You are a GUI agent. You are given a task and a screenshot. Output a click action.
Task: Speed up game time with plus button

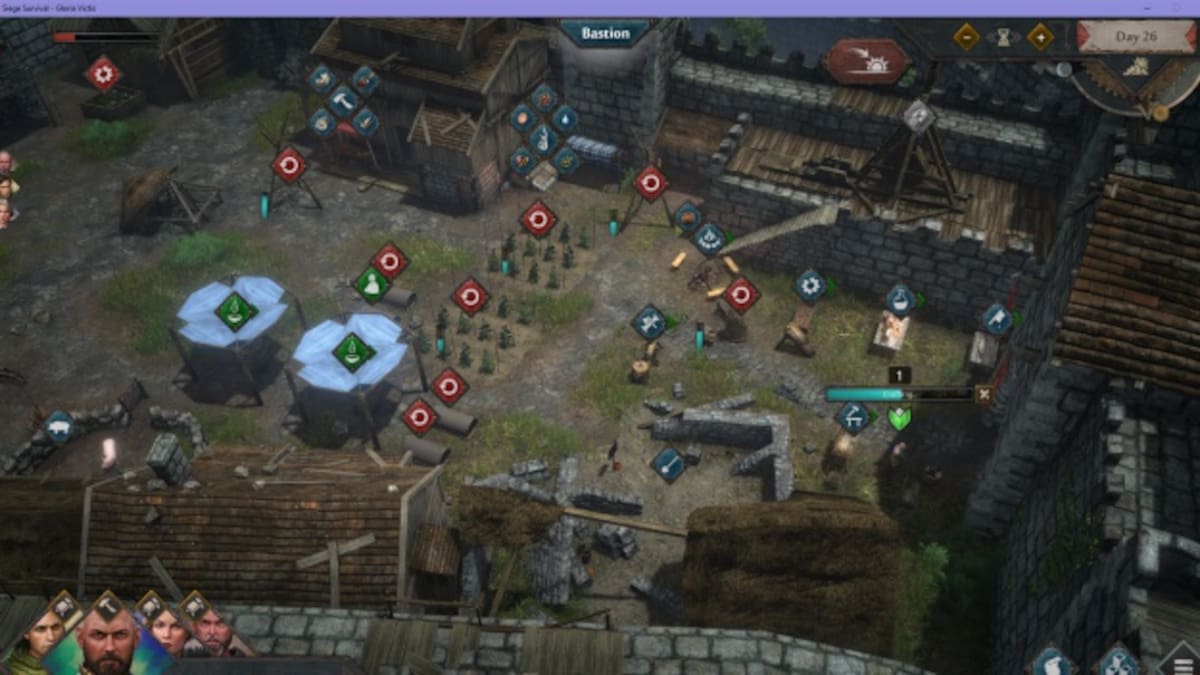click(1040, 37)
